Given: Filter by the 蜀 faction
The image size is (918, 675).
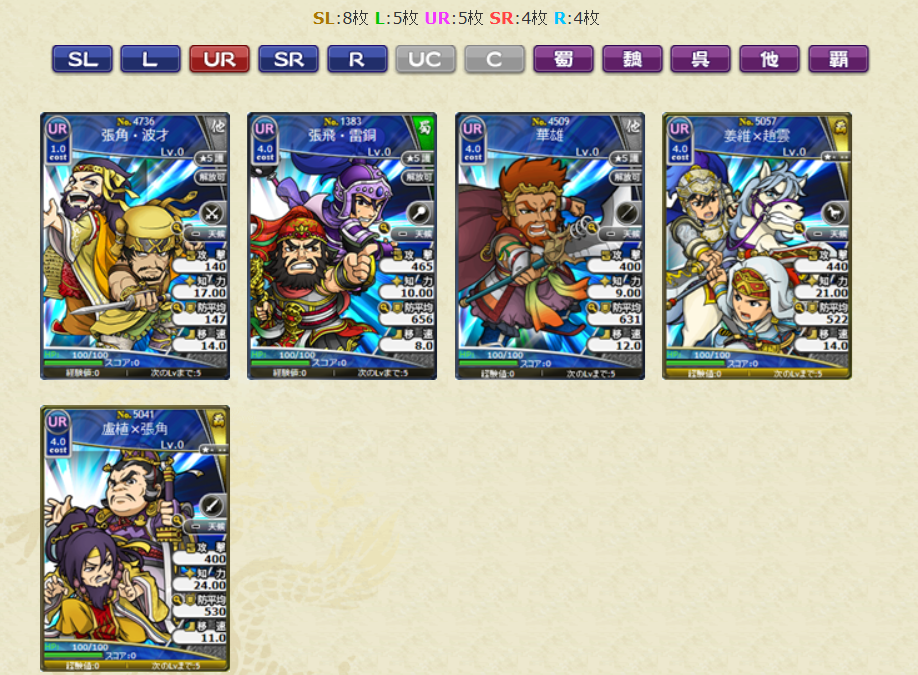Looking at the screenshot, I should click(563, 59).
